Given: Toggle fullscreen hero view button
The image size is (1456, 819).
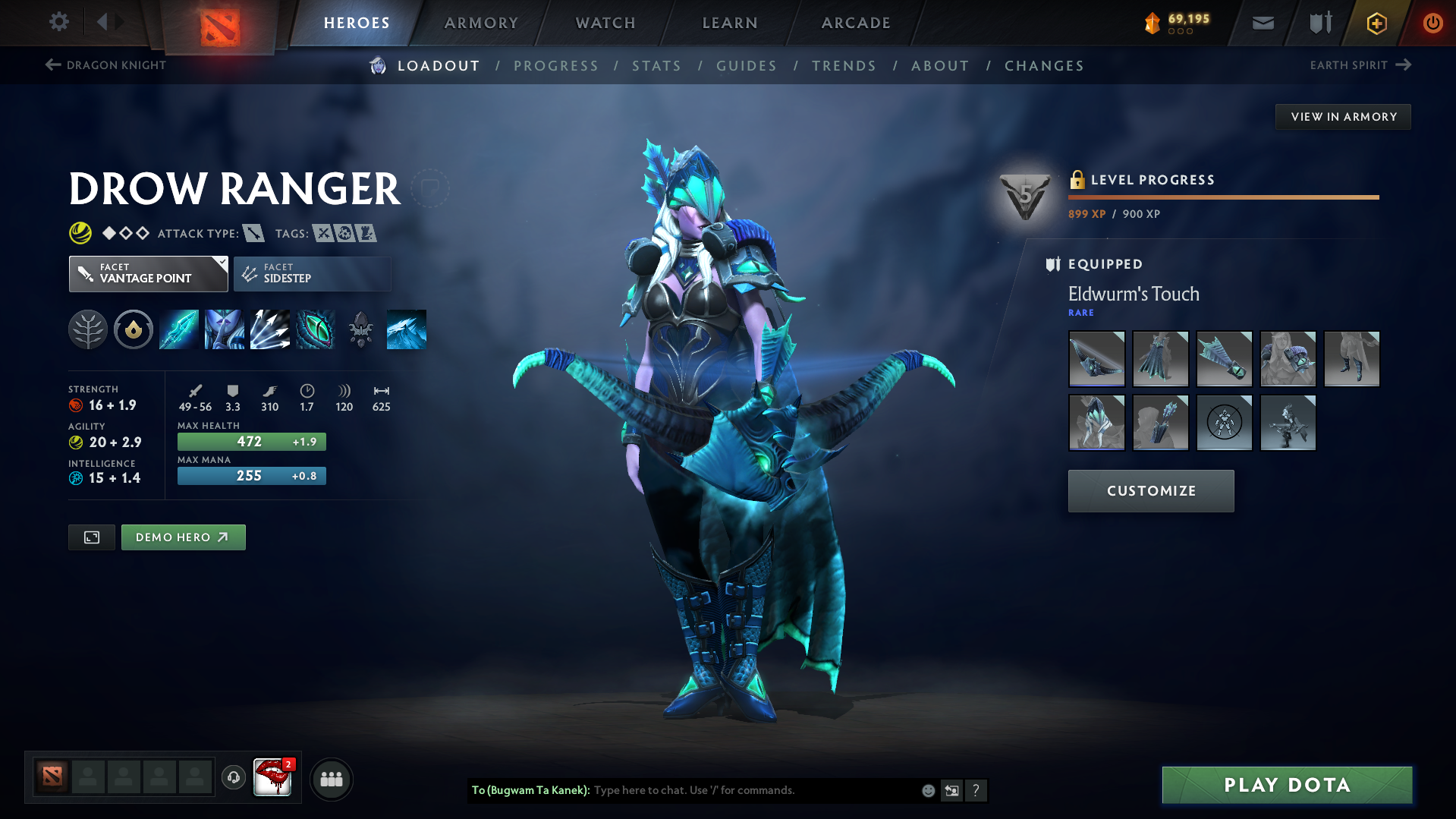Looking at the screenshot, I should click(92, 537).
